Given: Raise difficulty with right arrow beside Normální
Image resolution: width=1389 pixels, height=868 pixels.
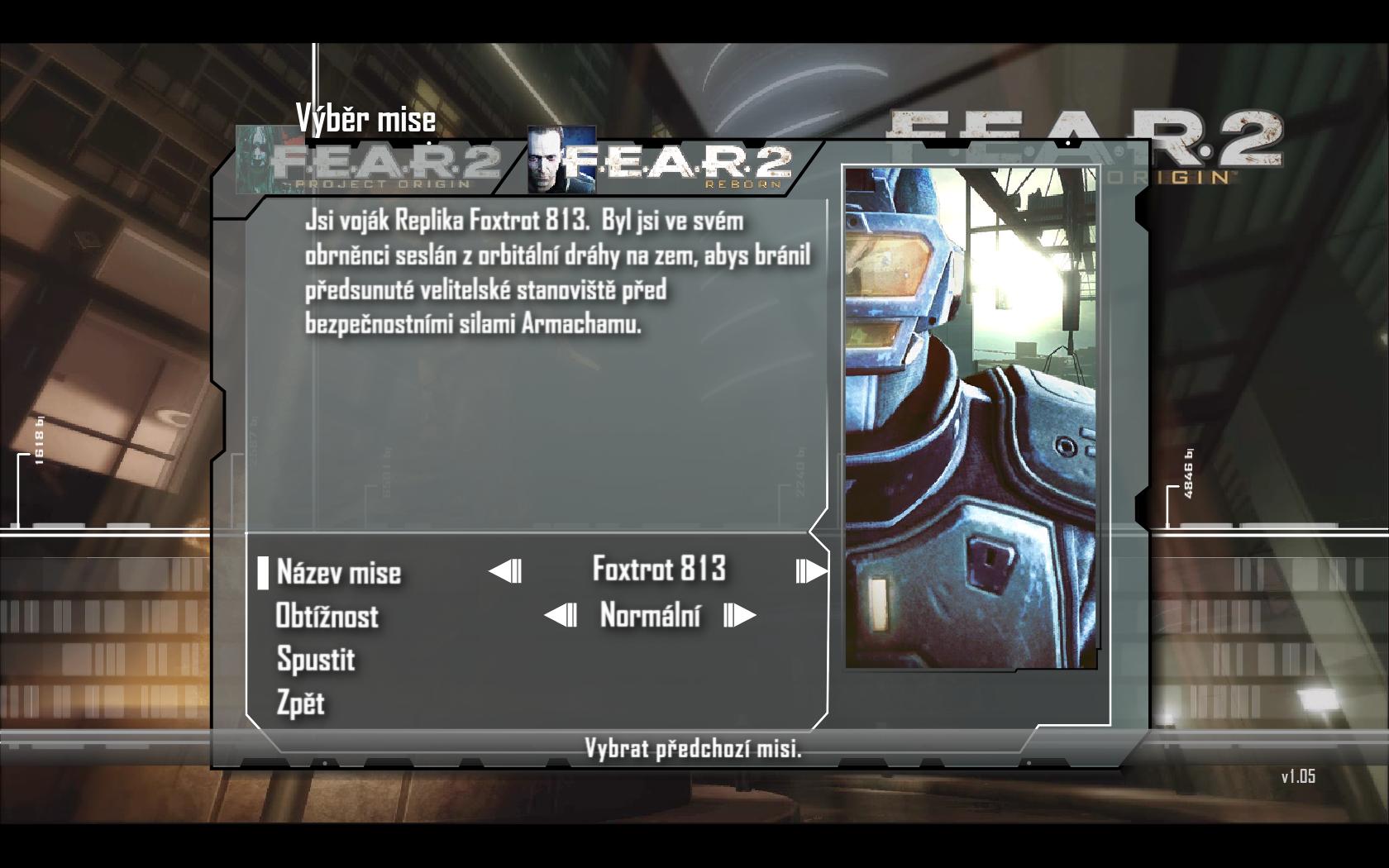Looking at the screenshot, I should (x=739, y=616).
